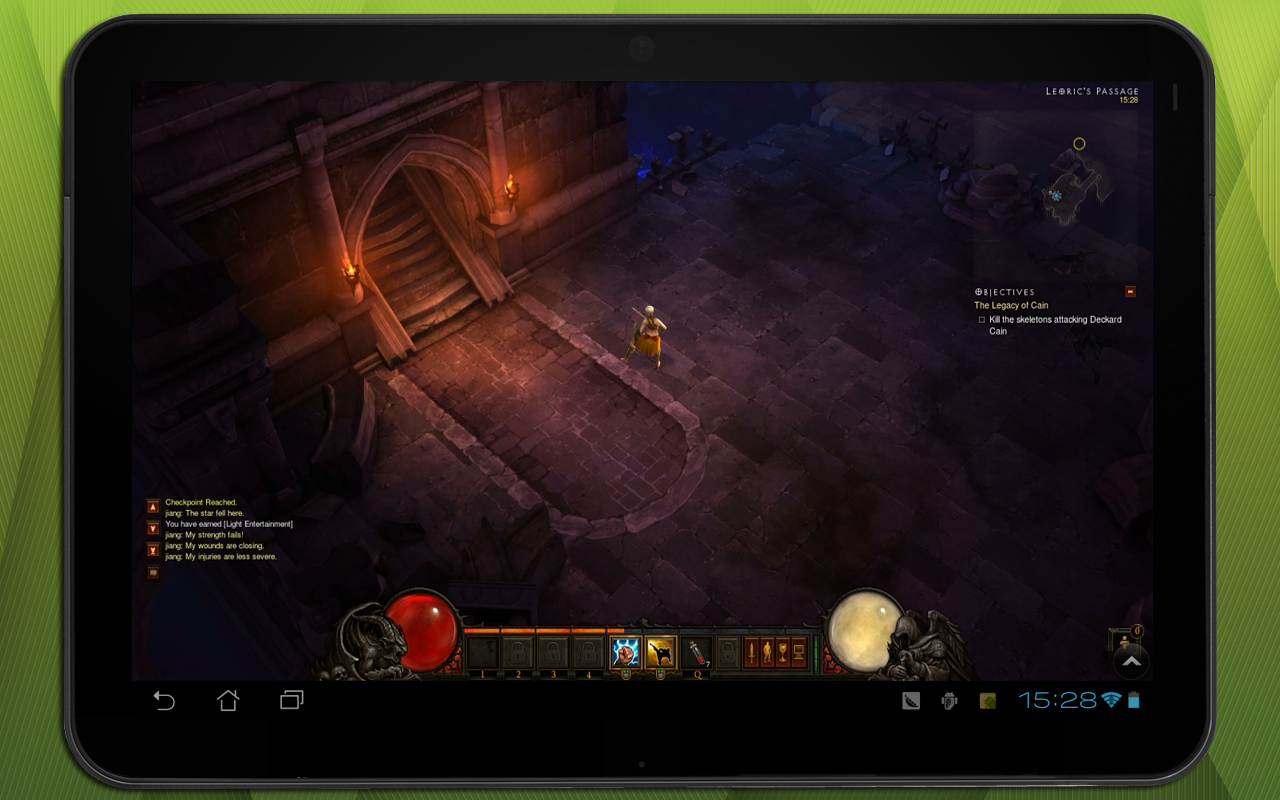Activate the blue fist primary skill
Image resolution: width=1280 pixels, height=800 pixels.
tap(626, 653)
